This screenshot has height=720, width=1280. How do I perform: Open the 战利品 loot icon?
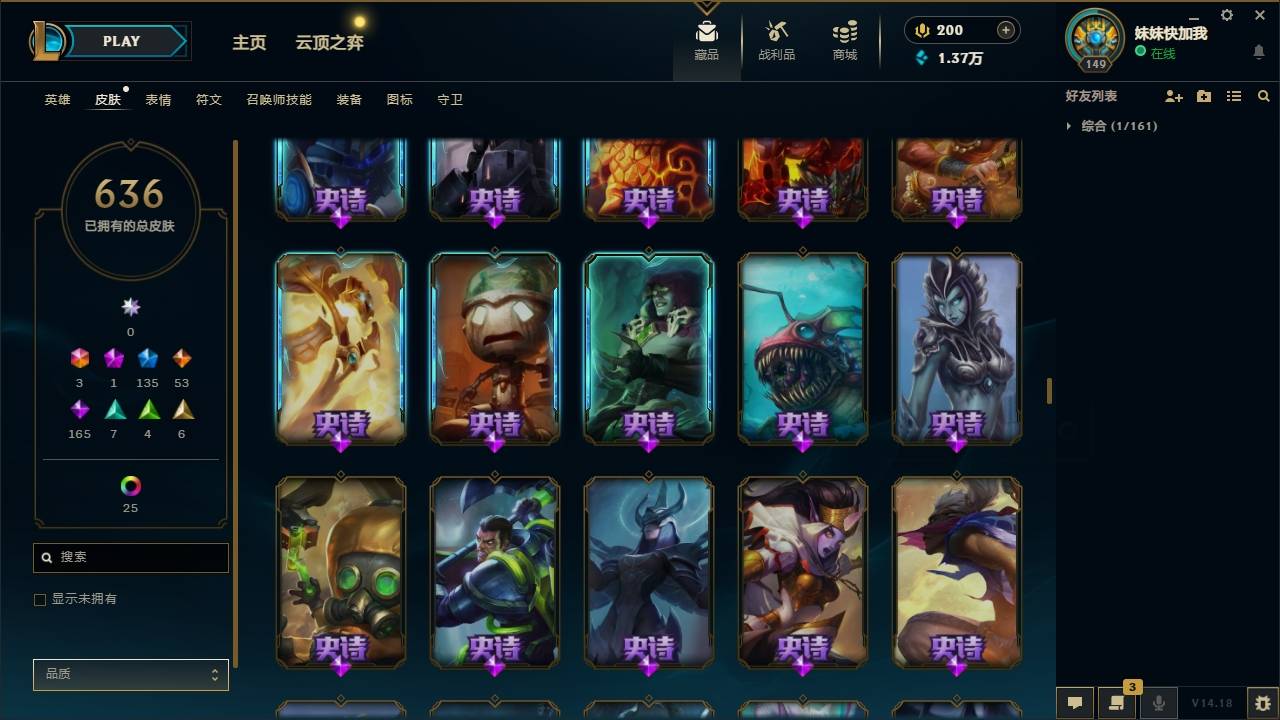(776, 38)
